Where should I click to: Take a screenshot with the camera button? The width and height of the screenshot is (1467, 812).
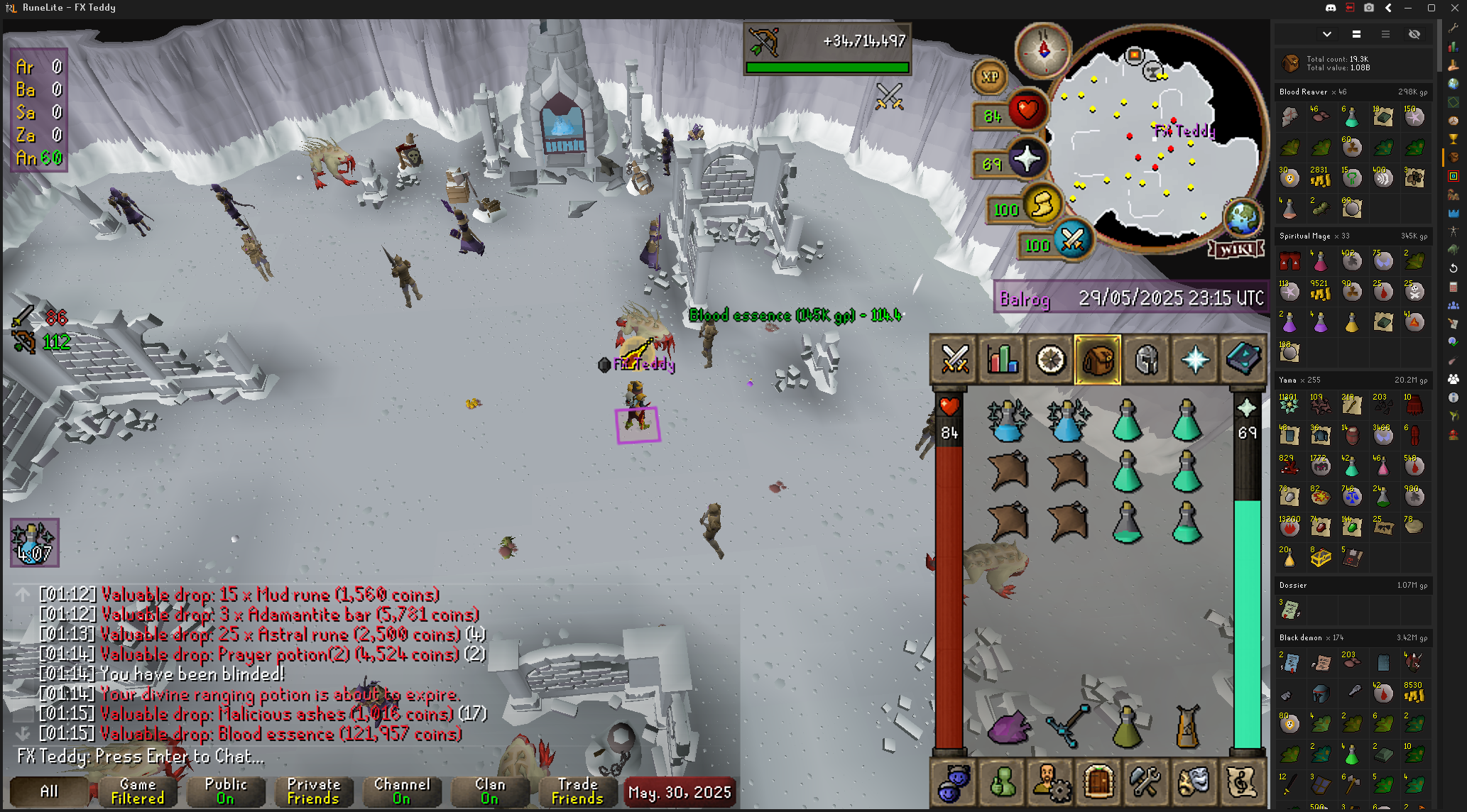click(1369, 8)
